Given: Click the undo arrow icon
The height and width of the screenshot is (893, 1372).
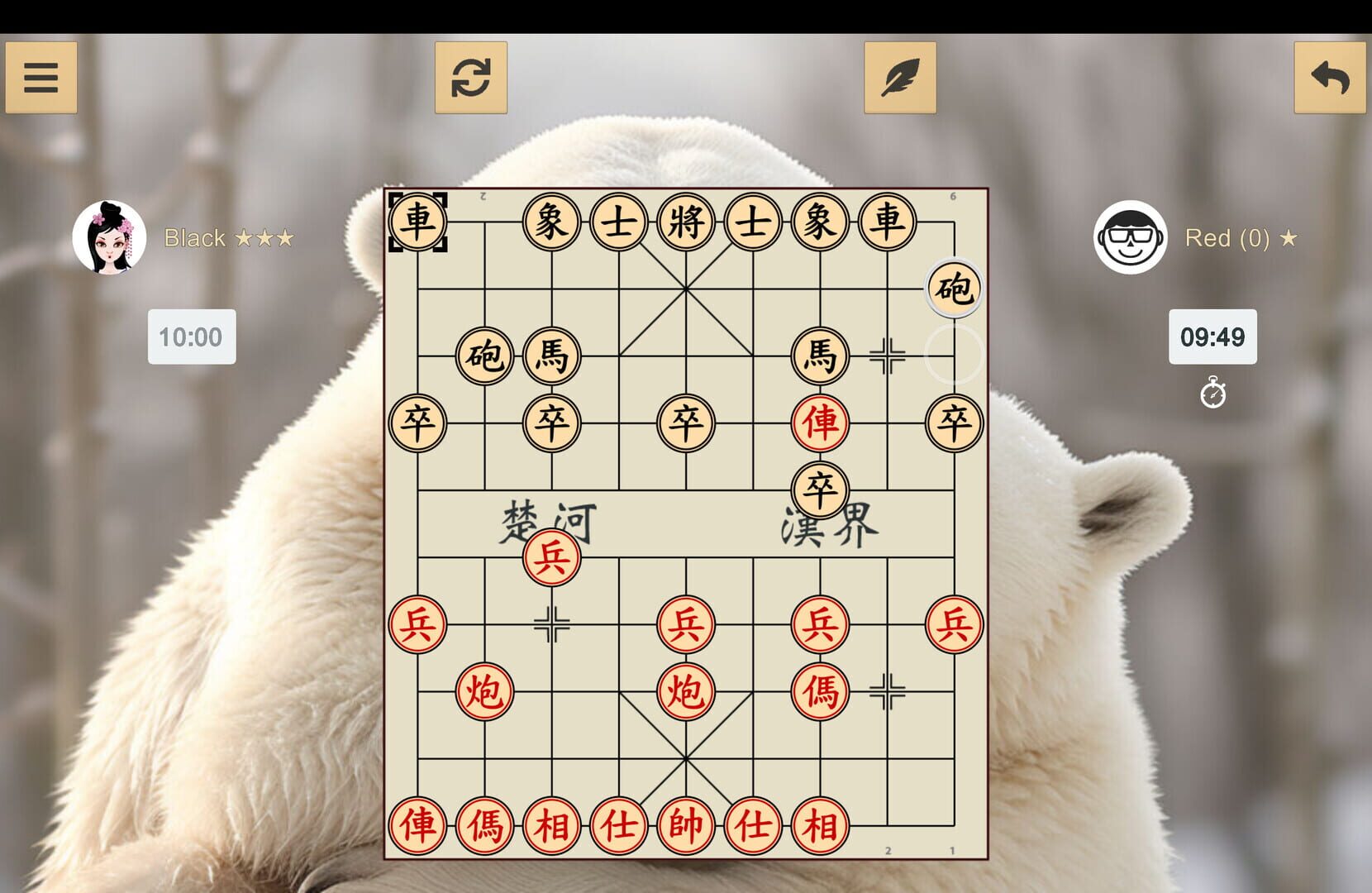Looking at the screenshot, I should pyautogui.click(x=1331, y=77).
